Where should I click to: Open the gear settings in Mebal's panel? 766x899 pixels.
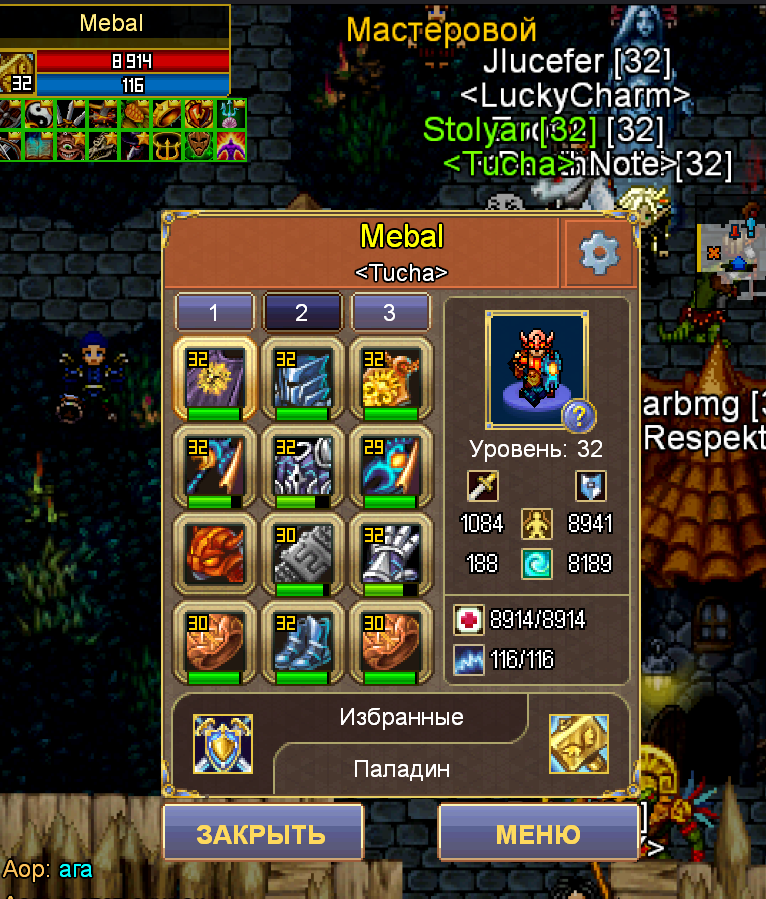599,255
